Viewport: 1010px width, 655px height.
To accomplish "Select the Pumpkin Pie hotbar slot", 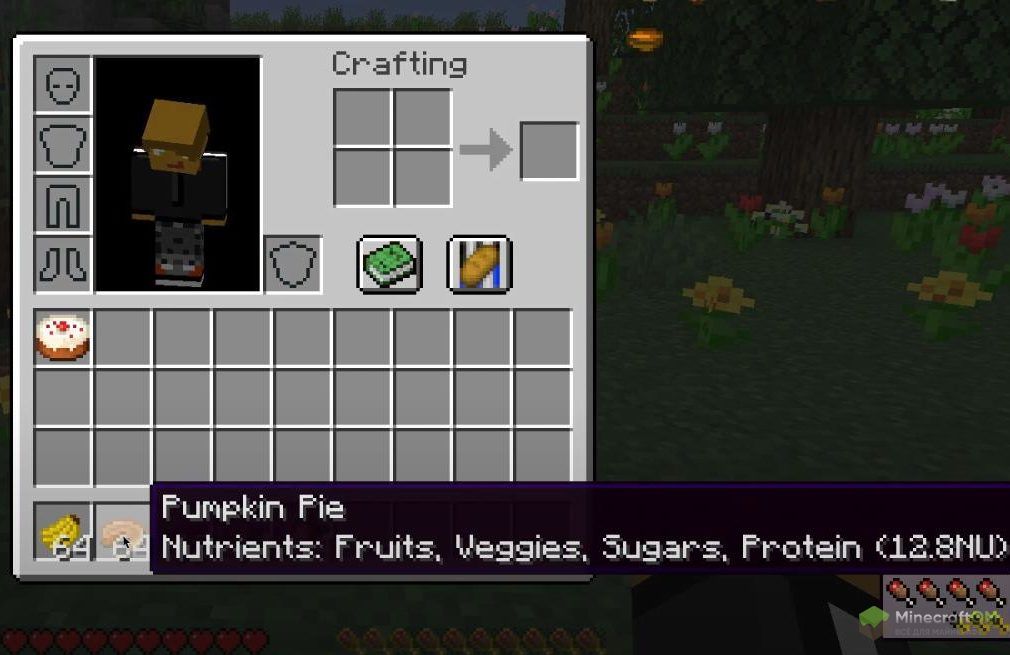I will 122,531.
